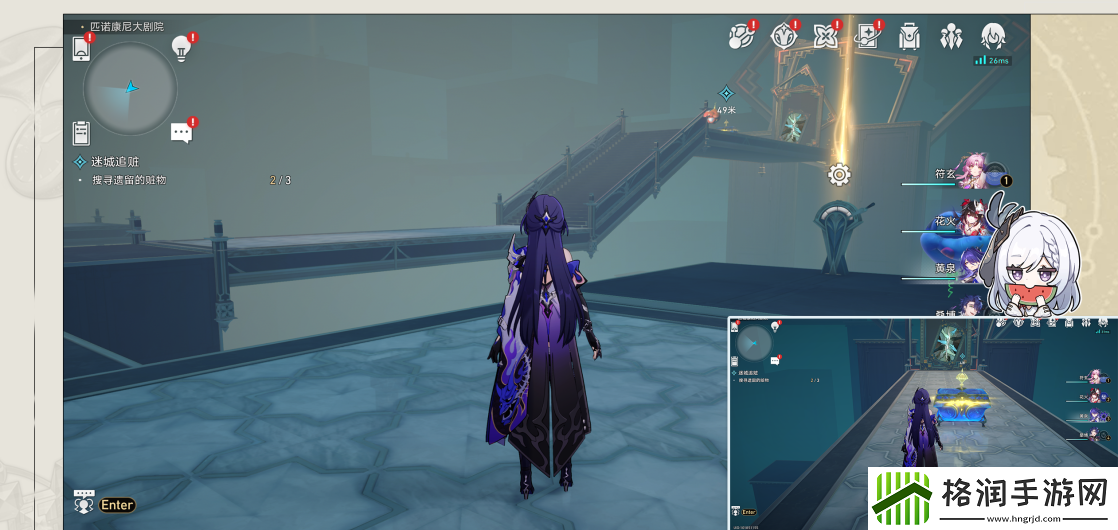Open the Enter chat input icon
Image resolution: width=1118 pixels, height=530 pixels.
(105, 504)
